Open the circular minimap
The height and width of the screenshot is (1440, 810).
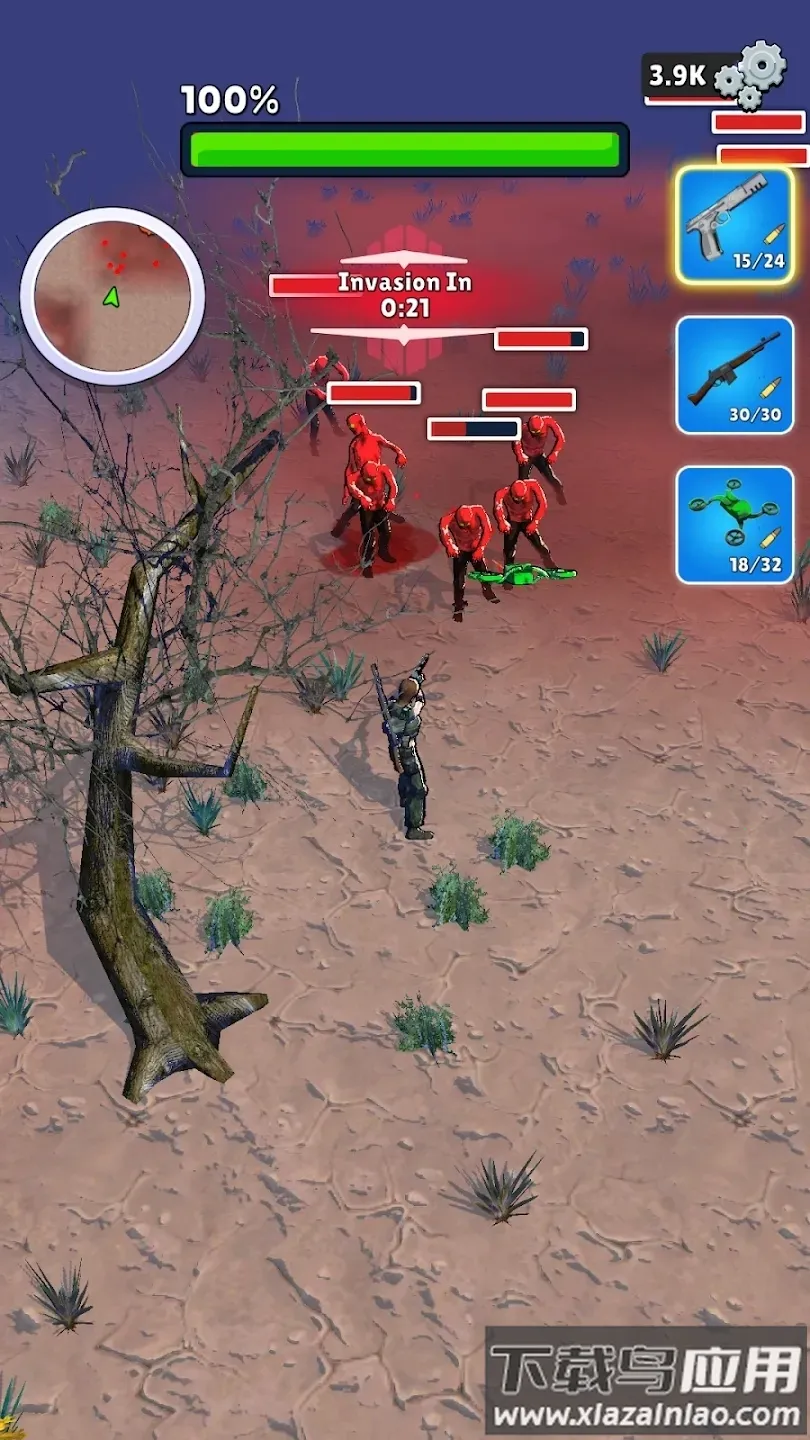pyautogui.click(x=112, y=296)
